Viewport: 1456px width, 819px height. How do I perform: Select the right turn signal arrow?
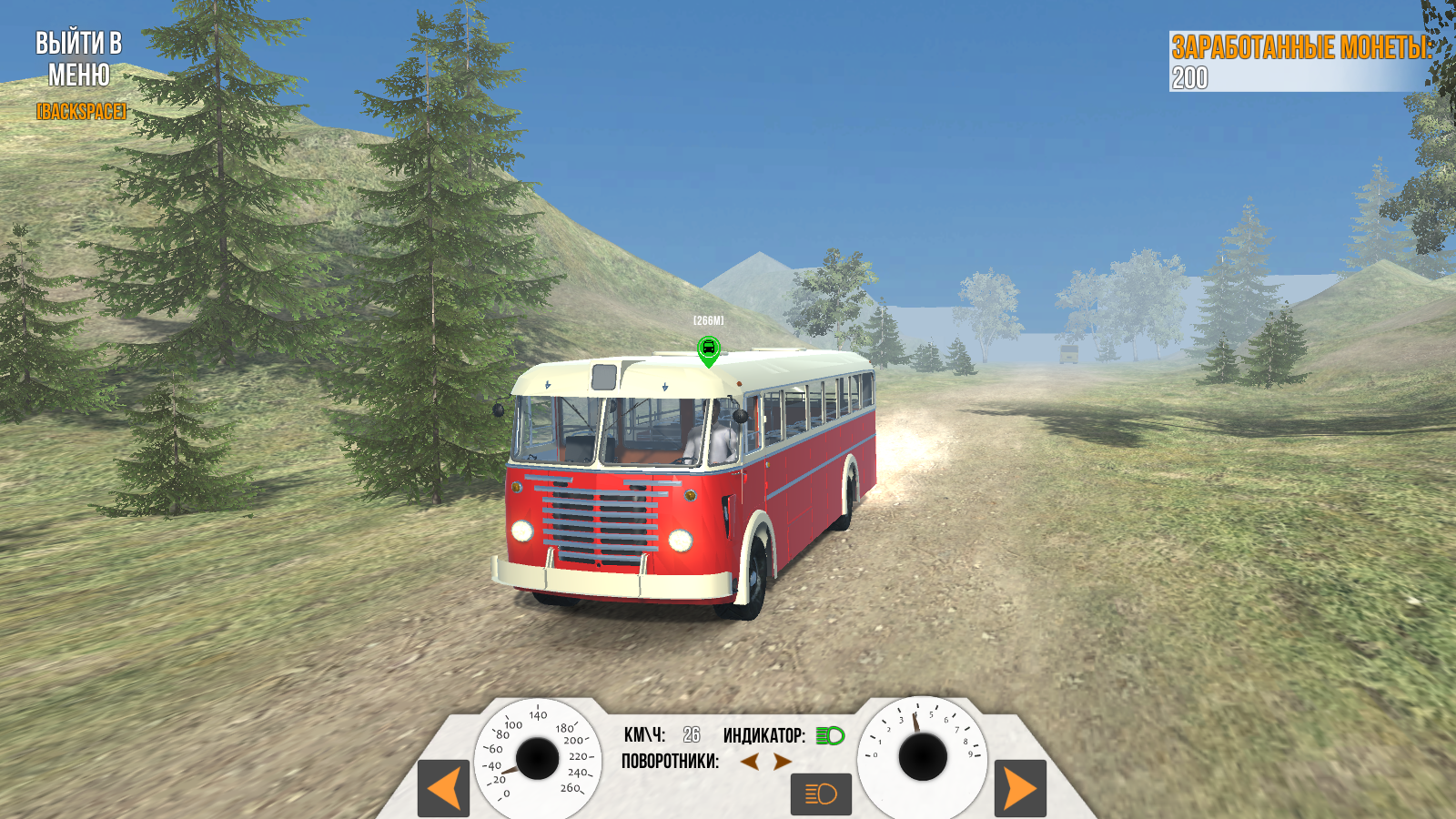point(784,763)
